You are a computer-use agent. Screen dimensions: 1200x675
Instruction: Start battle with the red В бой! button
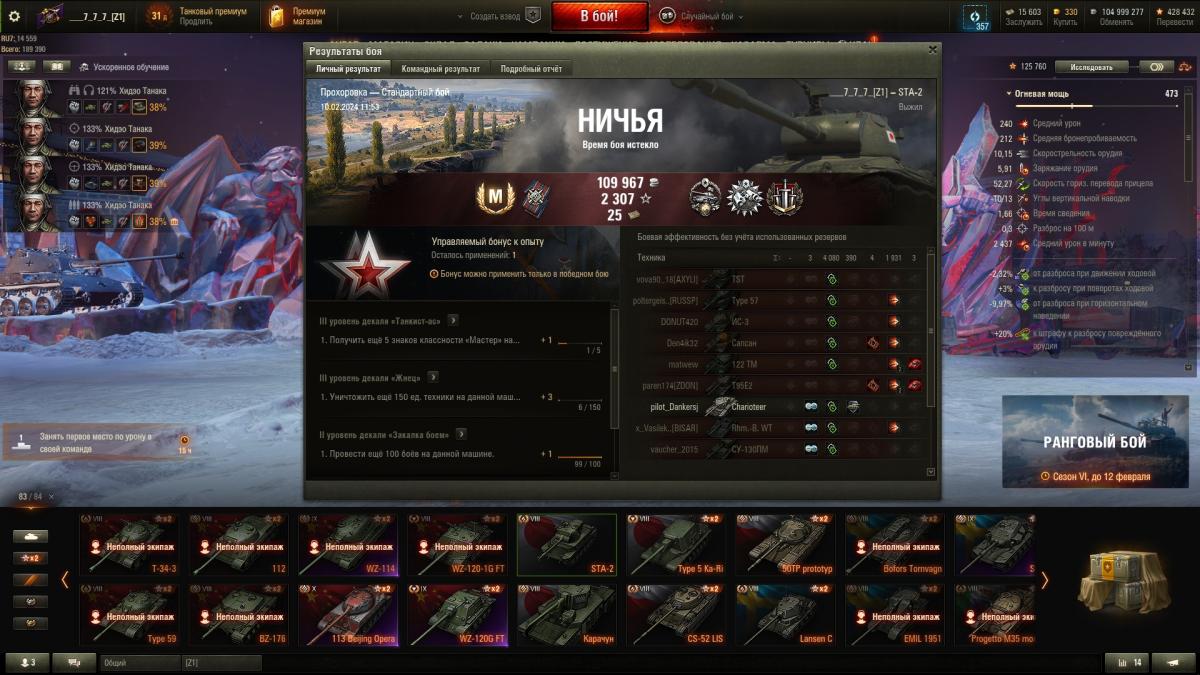[599, 16]
